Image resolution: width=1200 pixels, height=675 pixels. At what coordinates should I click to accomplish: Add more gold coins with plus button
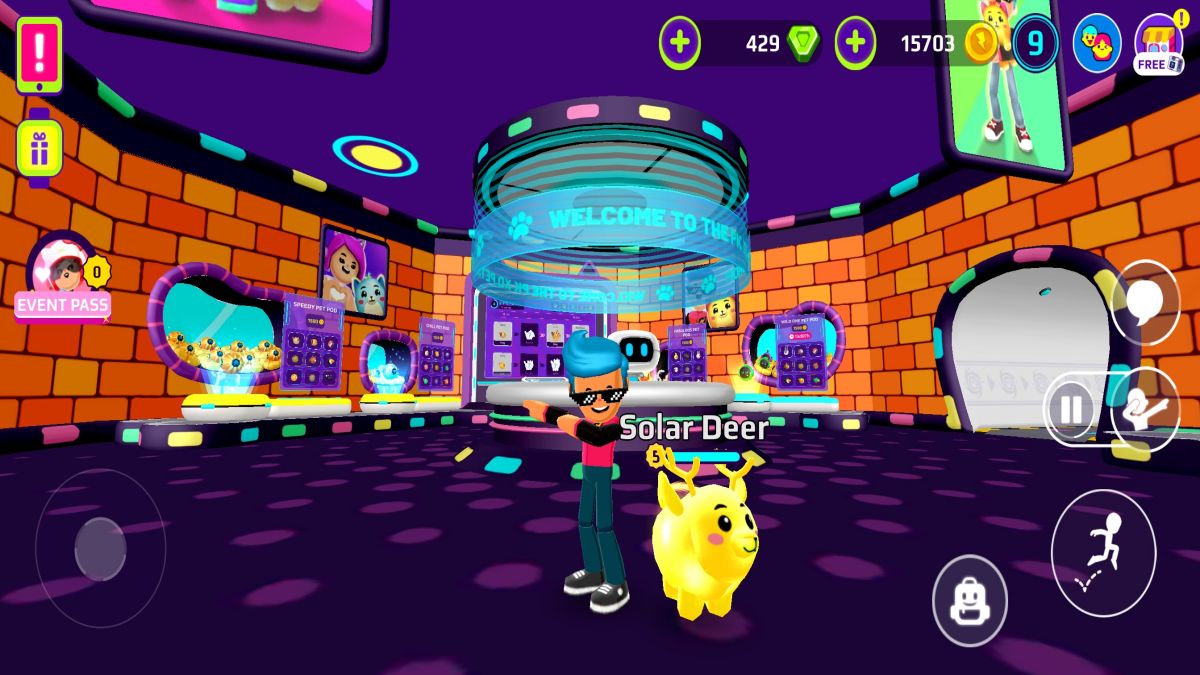click(855, 43)
